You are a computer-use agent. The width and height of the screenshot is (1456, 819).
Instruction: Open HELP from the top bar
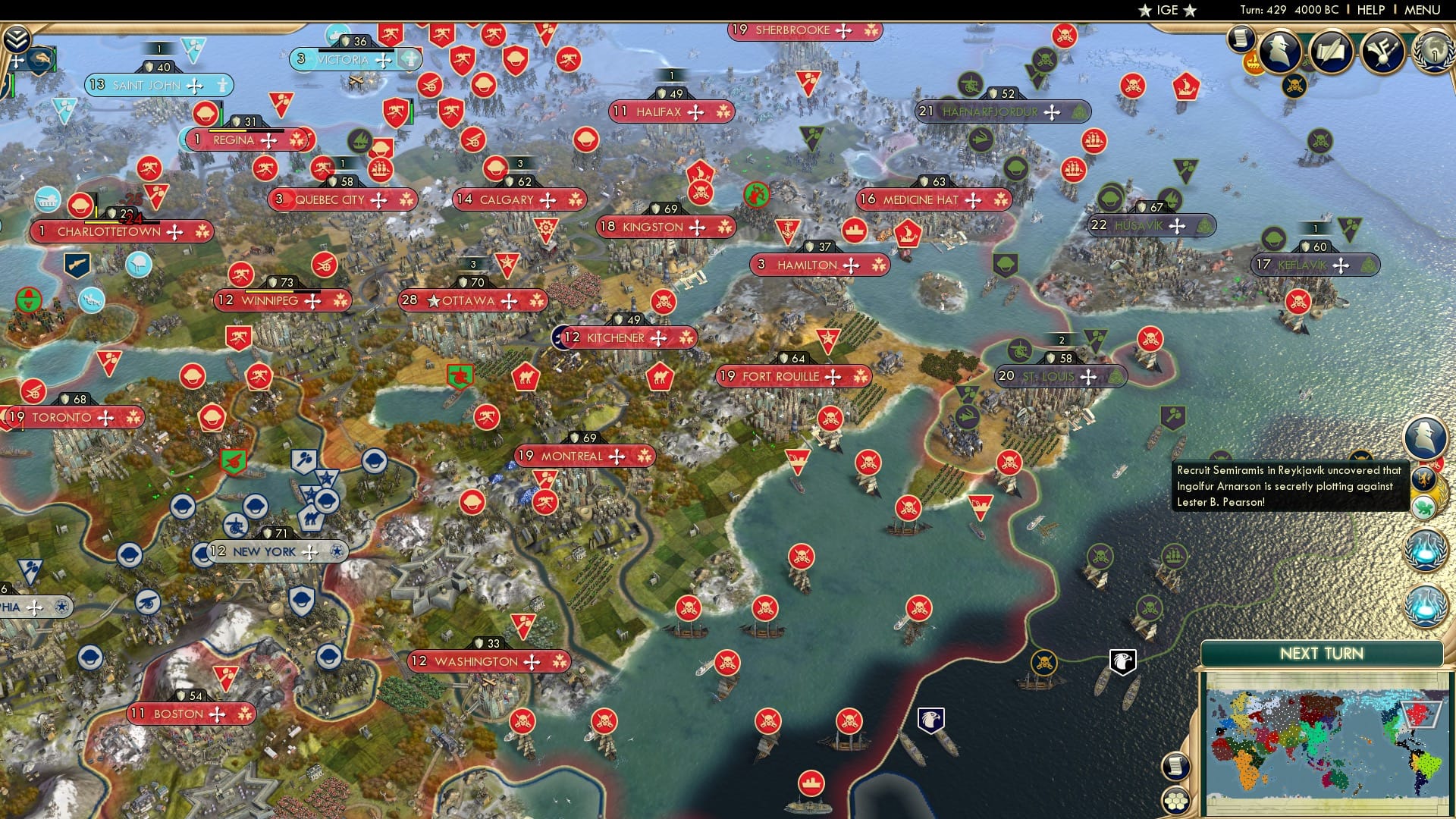click(1370, 10)
